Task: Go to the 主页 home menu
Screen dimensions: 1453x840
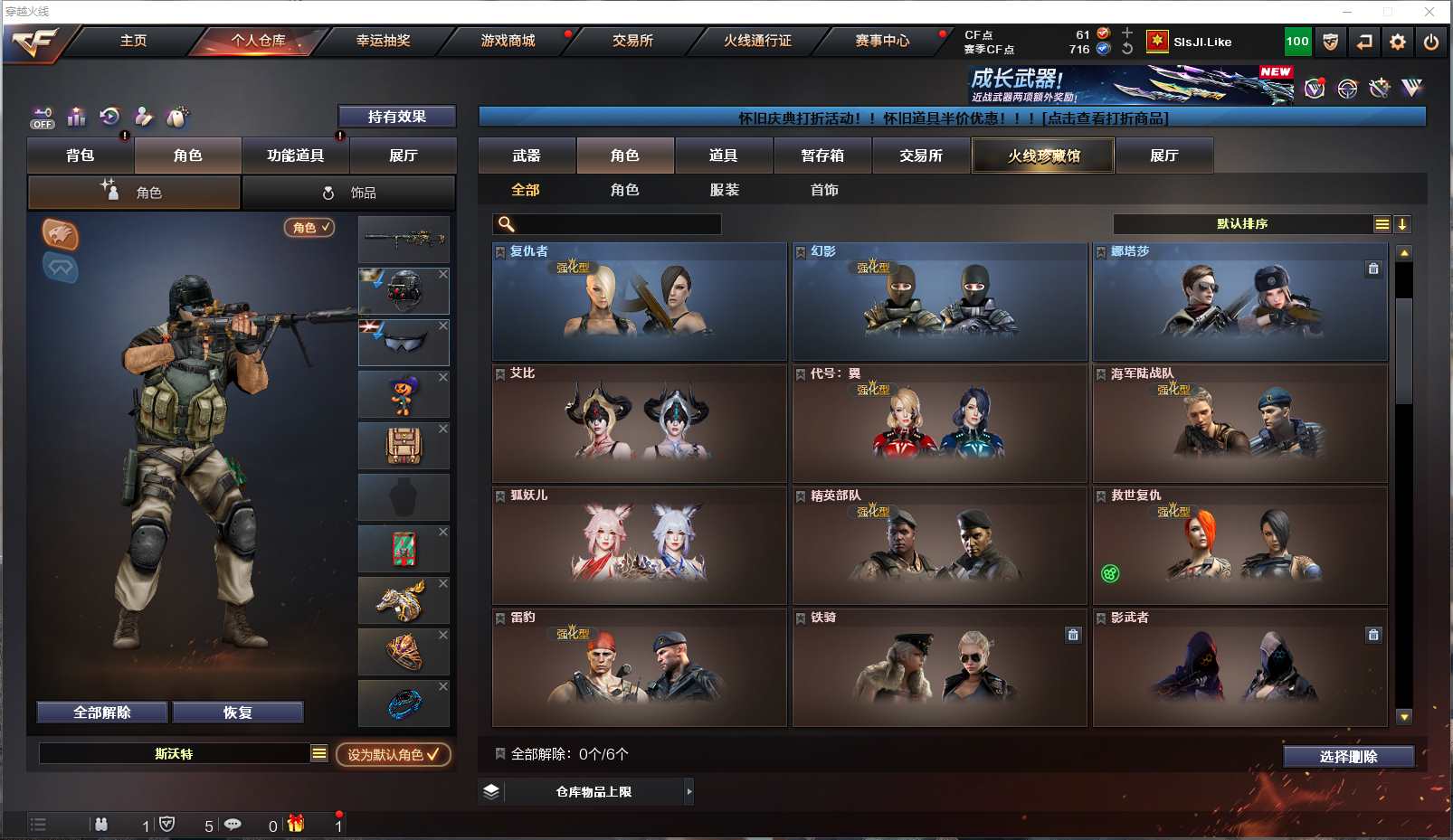Action: (133, 41)
